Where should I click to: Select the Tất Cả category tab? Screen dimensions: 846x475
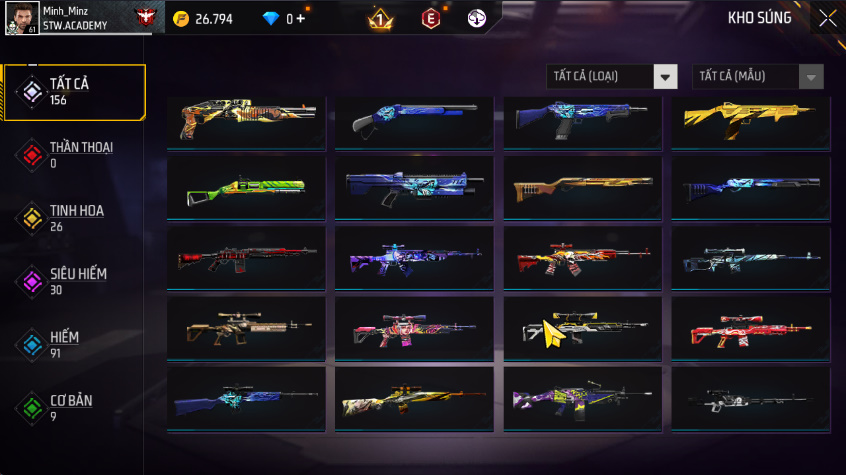click(x=74, y=92)
